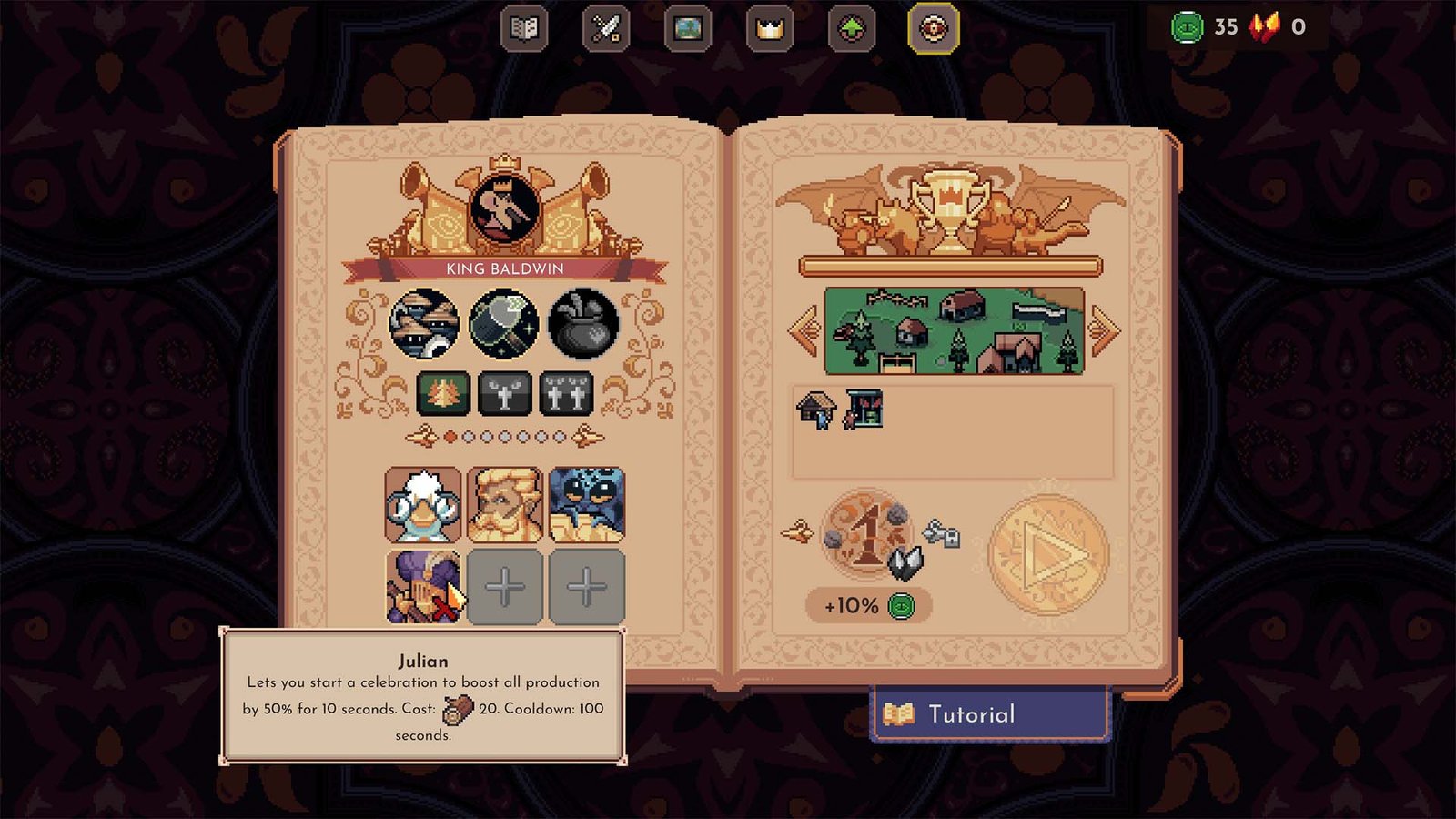Click King Baldwin's portrait
1456x819 pixels.
coord(505,208)
